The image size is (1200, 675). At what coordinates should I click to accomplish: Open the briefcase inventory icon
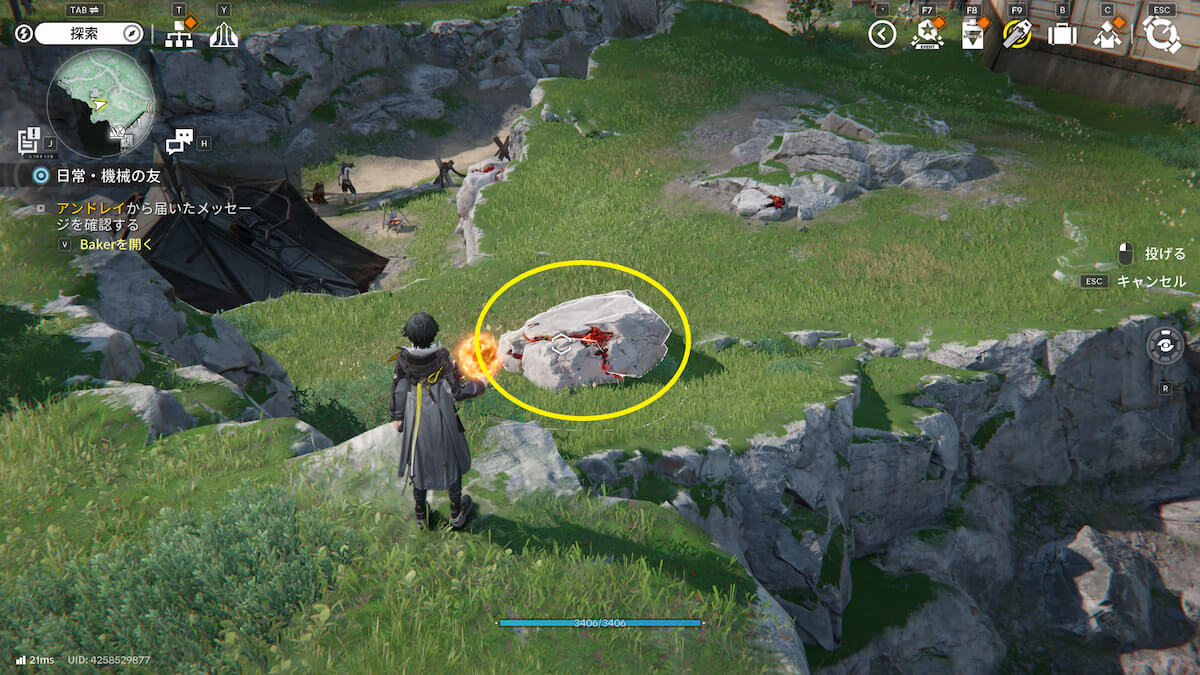point(1061,35)
